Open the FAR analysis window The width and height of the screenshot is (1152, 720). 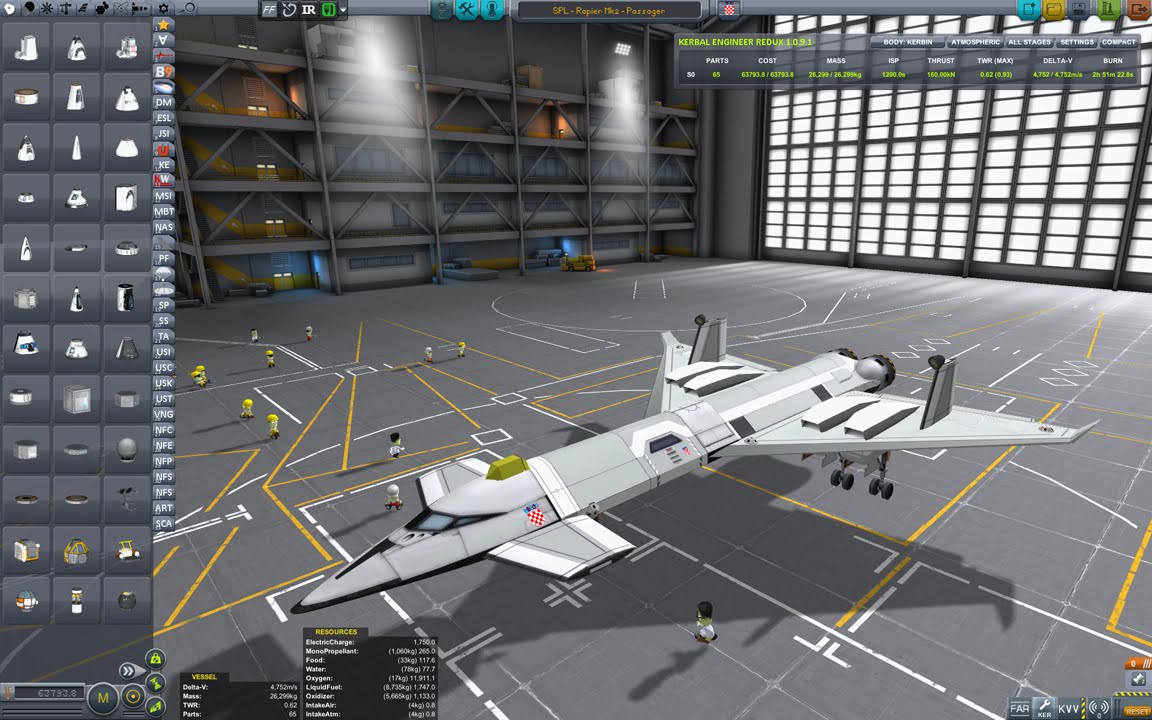tap(1019, 708)
